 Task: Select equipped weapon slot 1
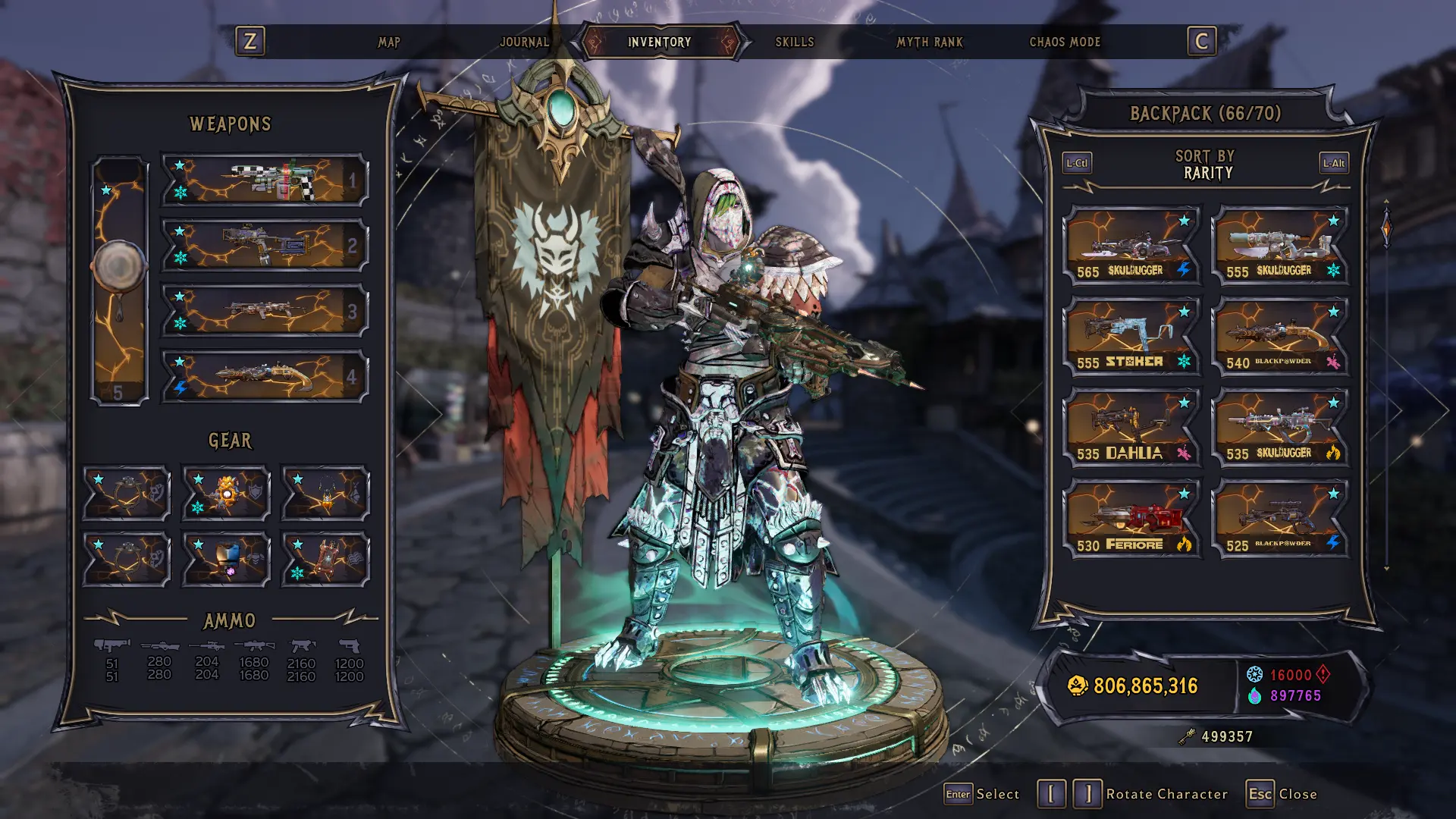tap(265, 180)
